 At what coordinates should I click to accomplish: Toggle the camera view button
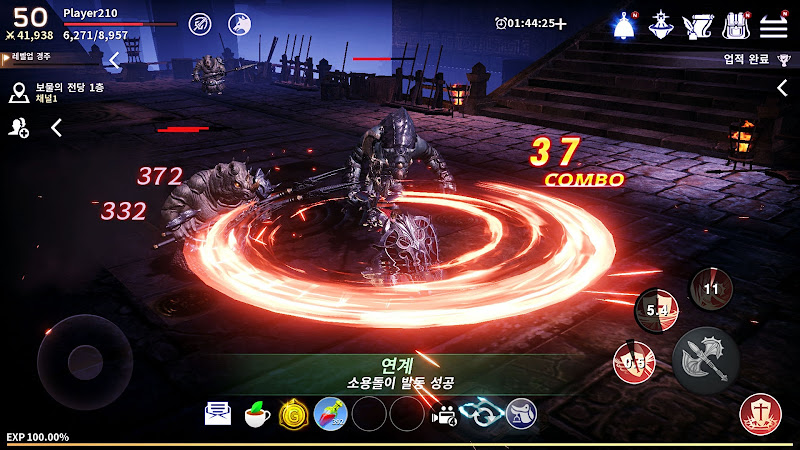443,413
